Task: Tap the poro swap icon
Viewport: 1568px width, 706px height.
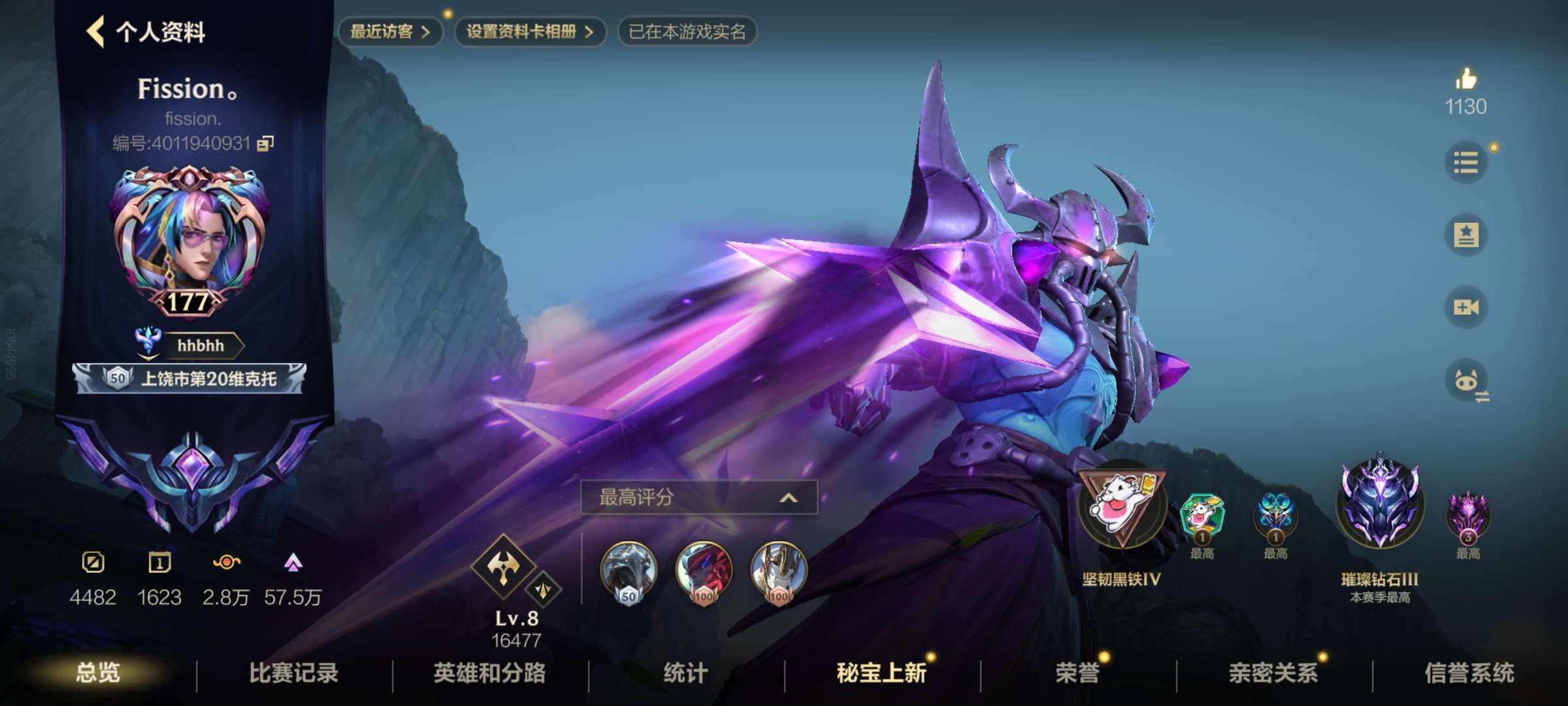Action: (x=1467, y=380)
